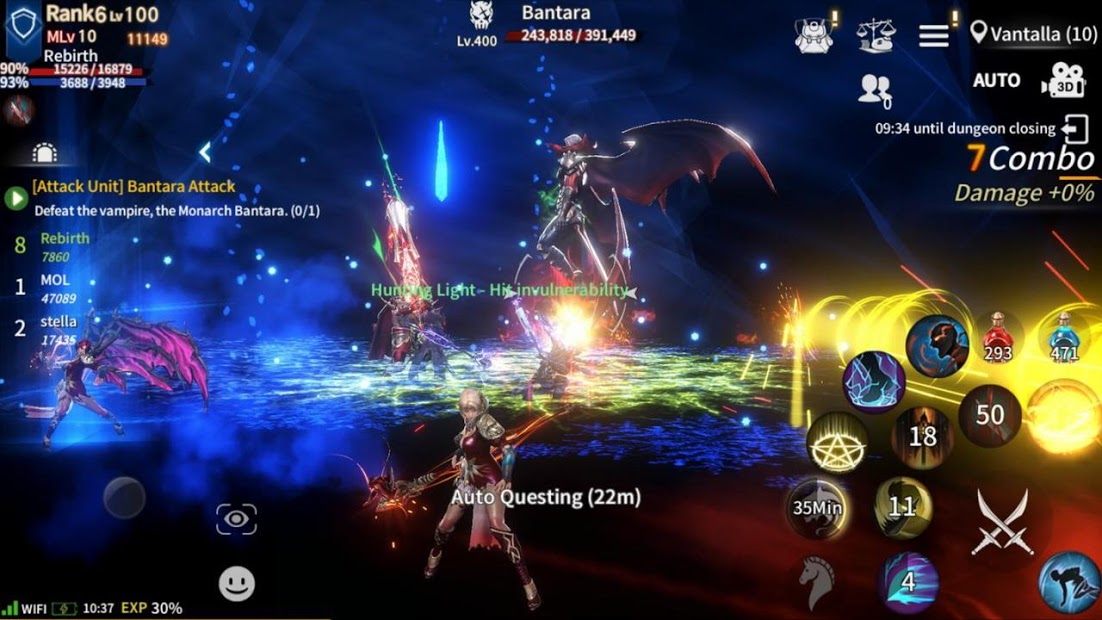Activate the dodge roll skill
The image size is (1102, 620).
(1068, 581)
